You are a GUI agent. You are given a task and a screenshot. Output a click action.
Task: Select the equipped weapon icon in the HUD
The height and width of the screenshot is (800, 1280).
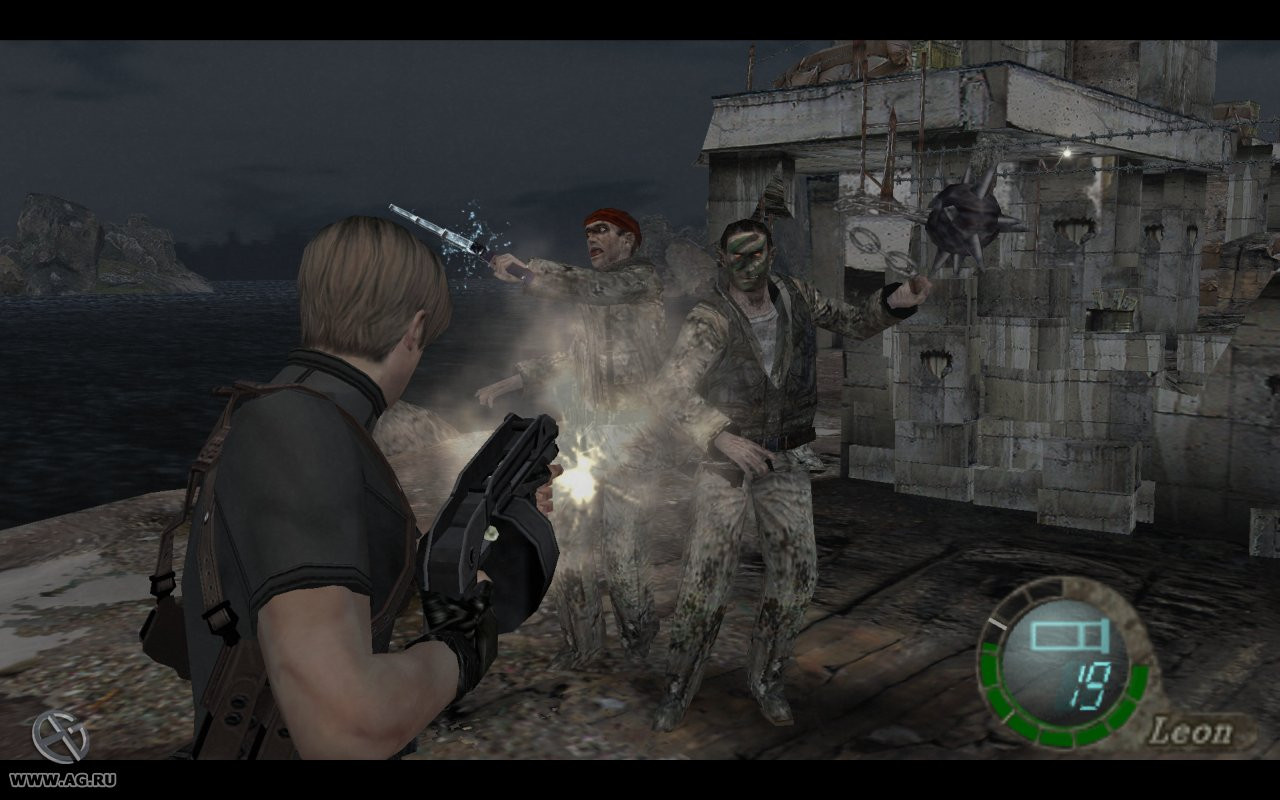pyautogui.click(x=1065, y=635)
